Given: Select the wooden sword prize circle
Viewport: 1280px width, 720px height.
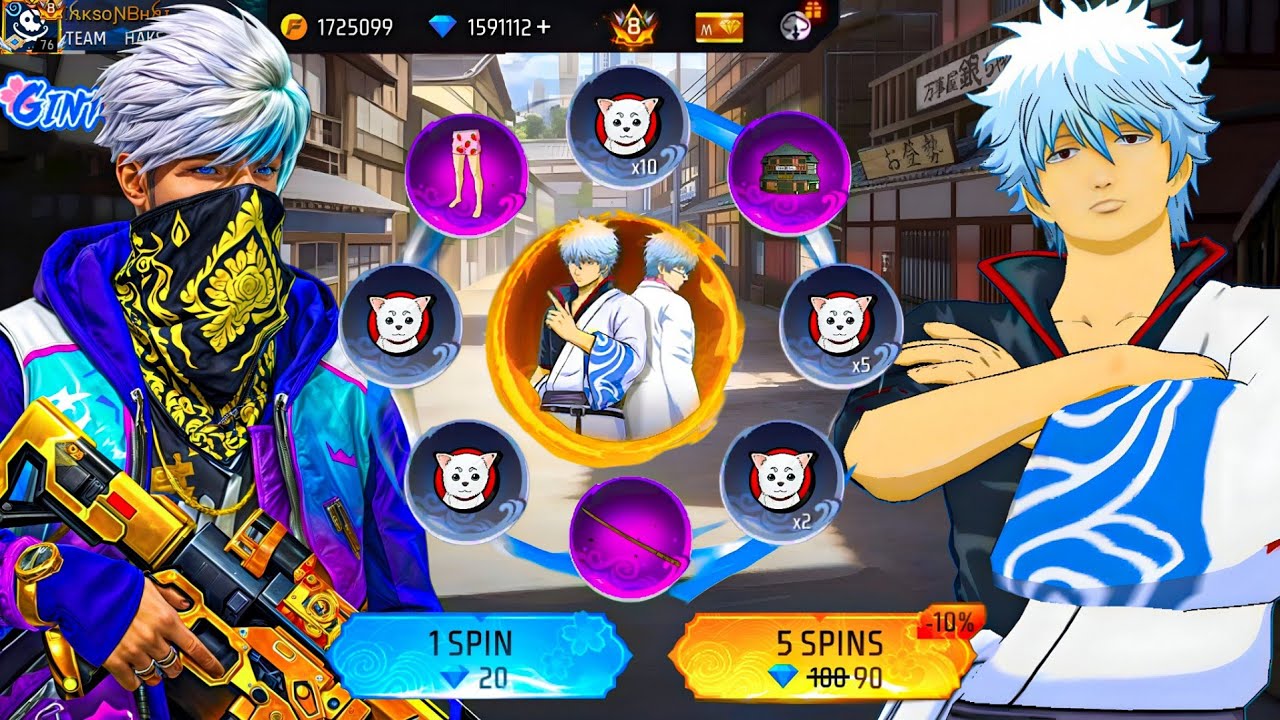Looking at the screenshot, I should point(630,537).
